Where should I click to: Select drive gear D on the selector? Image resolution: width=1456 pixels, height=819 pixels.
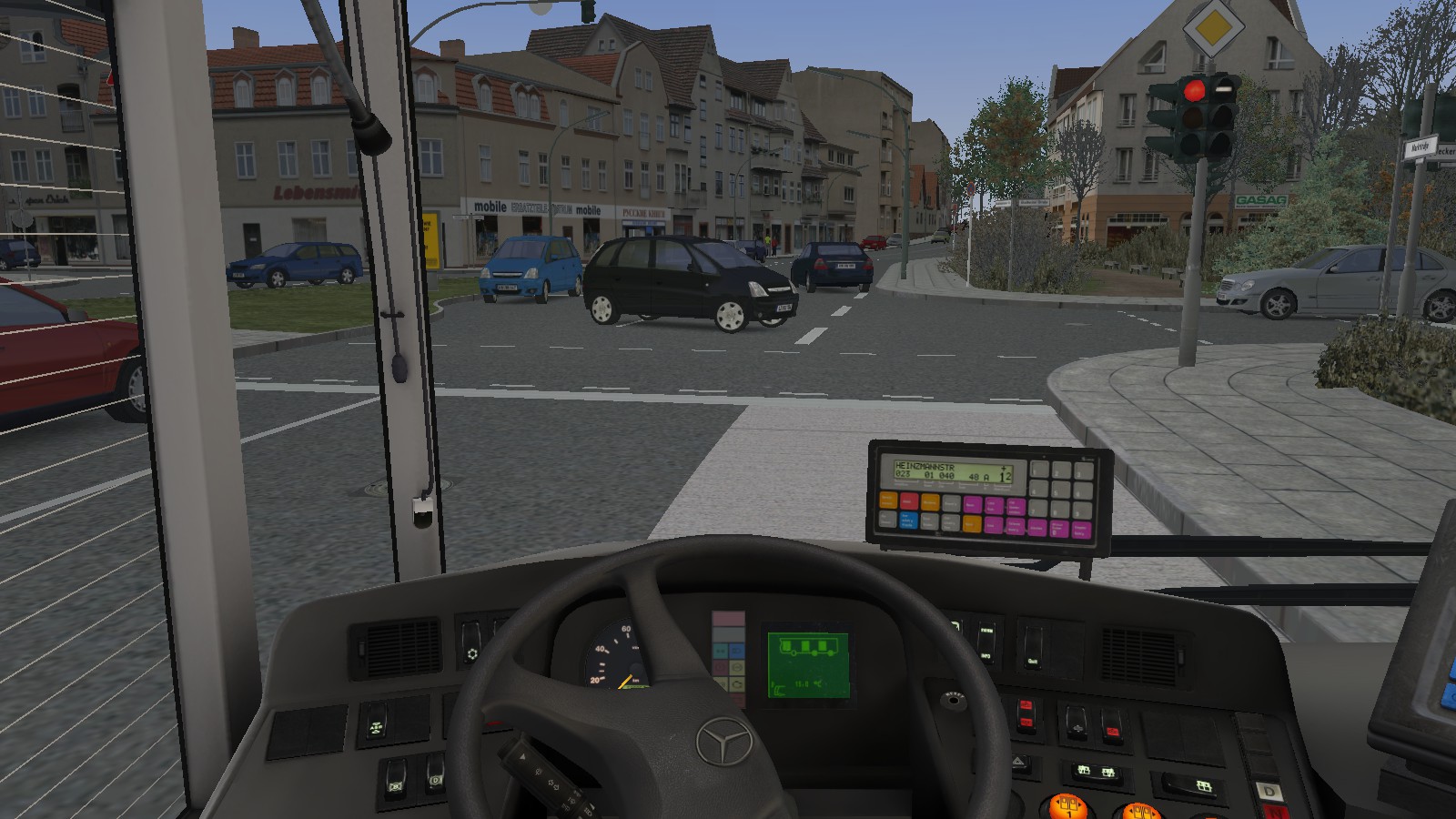pos(1269,791)
